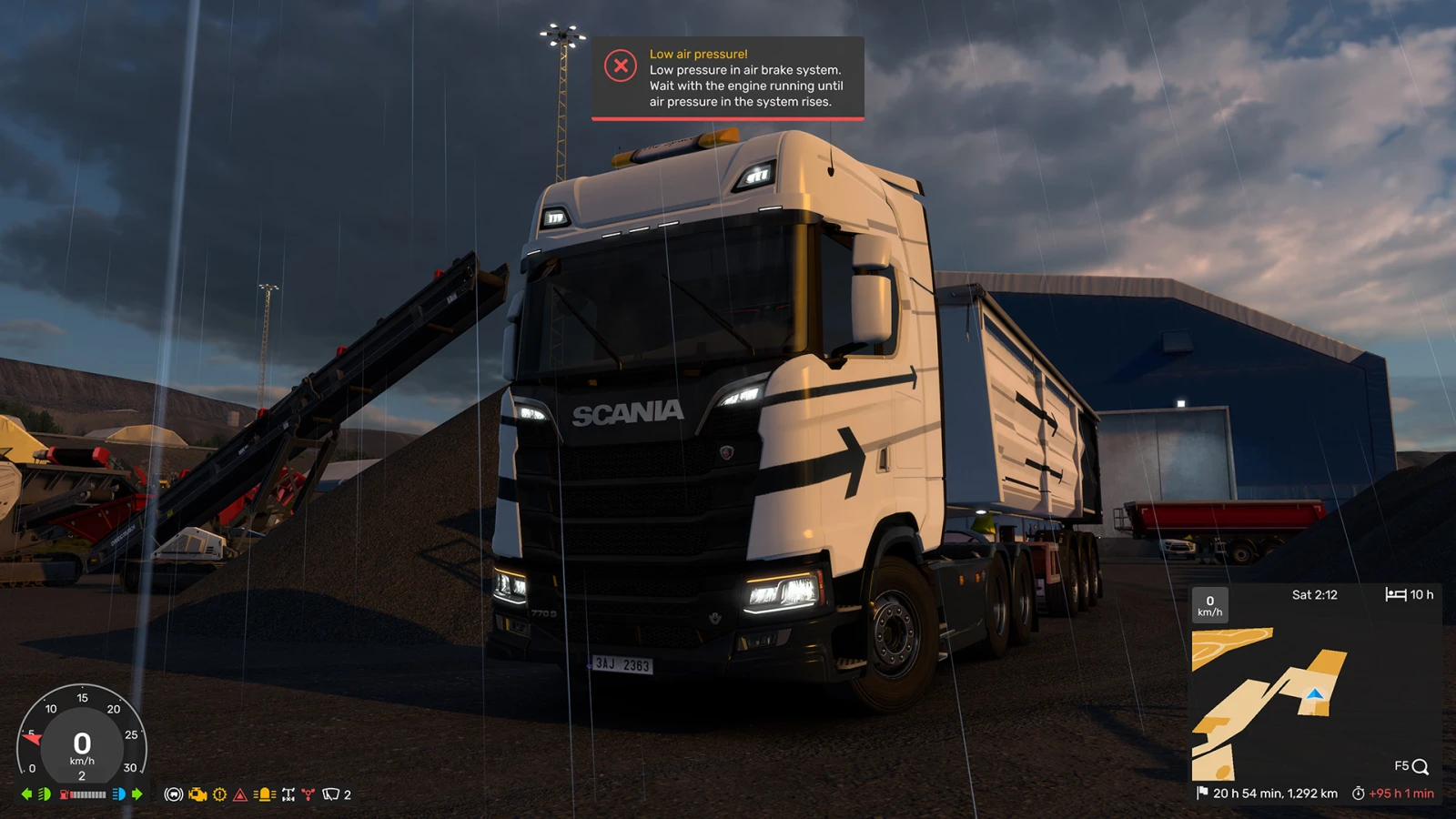Click the minimap magnifier zoom icon

tap(1420, 767)
